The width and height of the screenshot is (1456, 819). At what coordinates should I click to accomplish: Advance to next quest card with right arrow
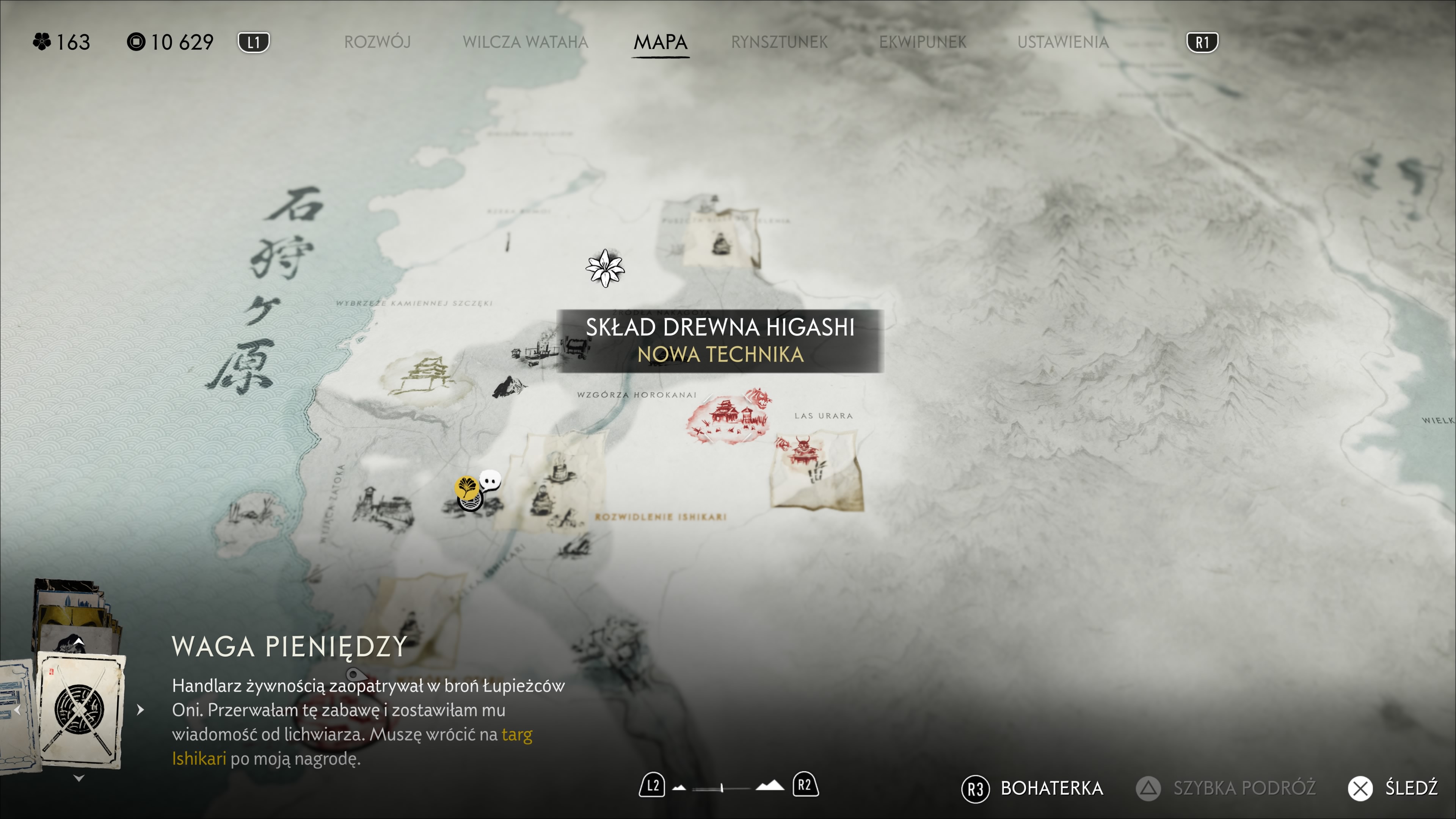click(141, 710)
